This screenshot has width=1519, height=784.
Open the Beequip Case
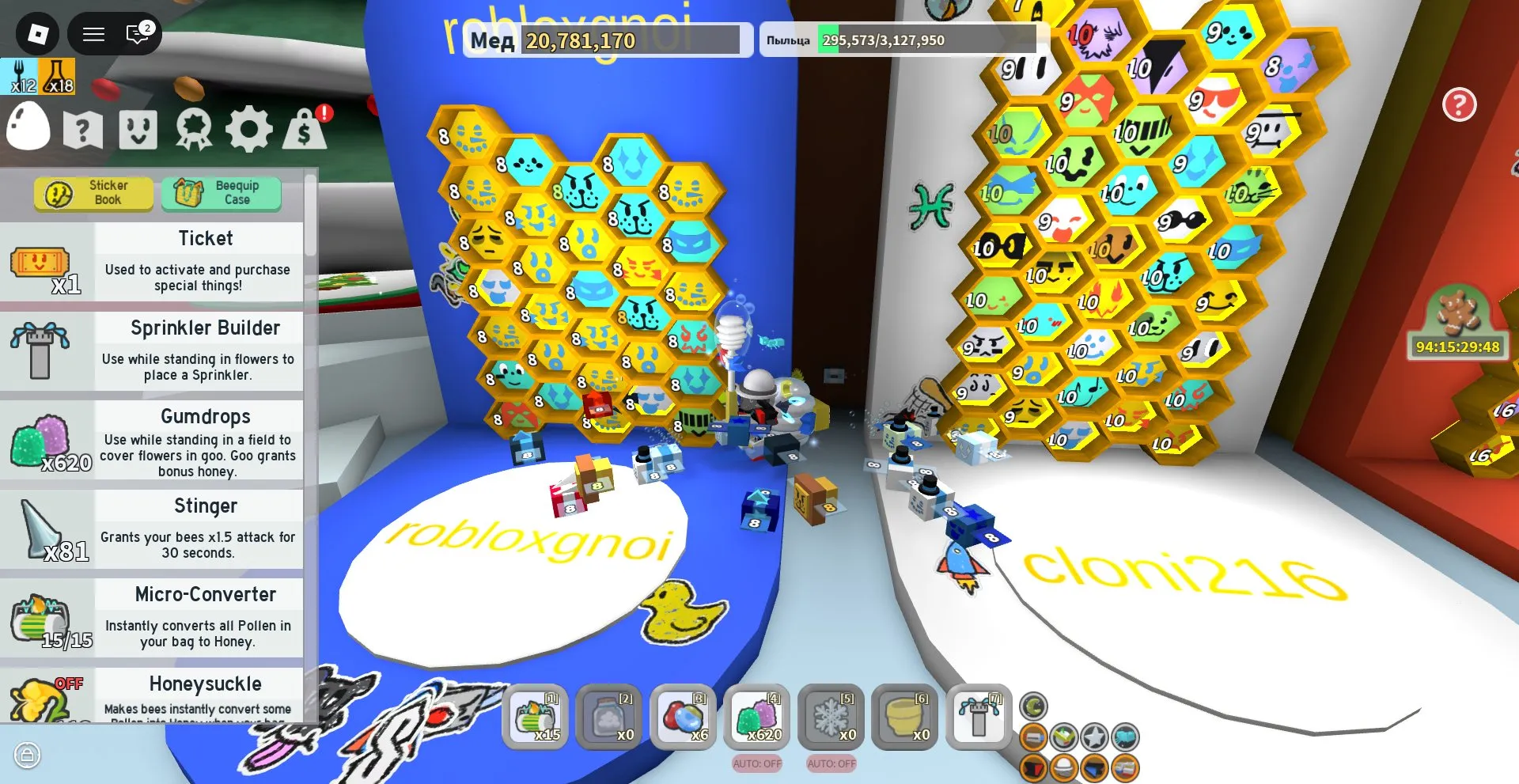(222, 192)
